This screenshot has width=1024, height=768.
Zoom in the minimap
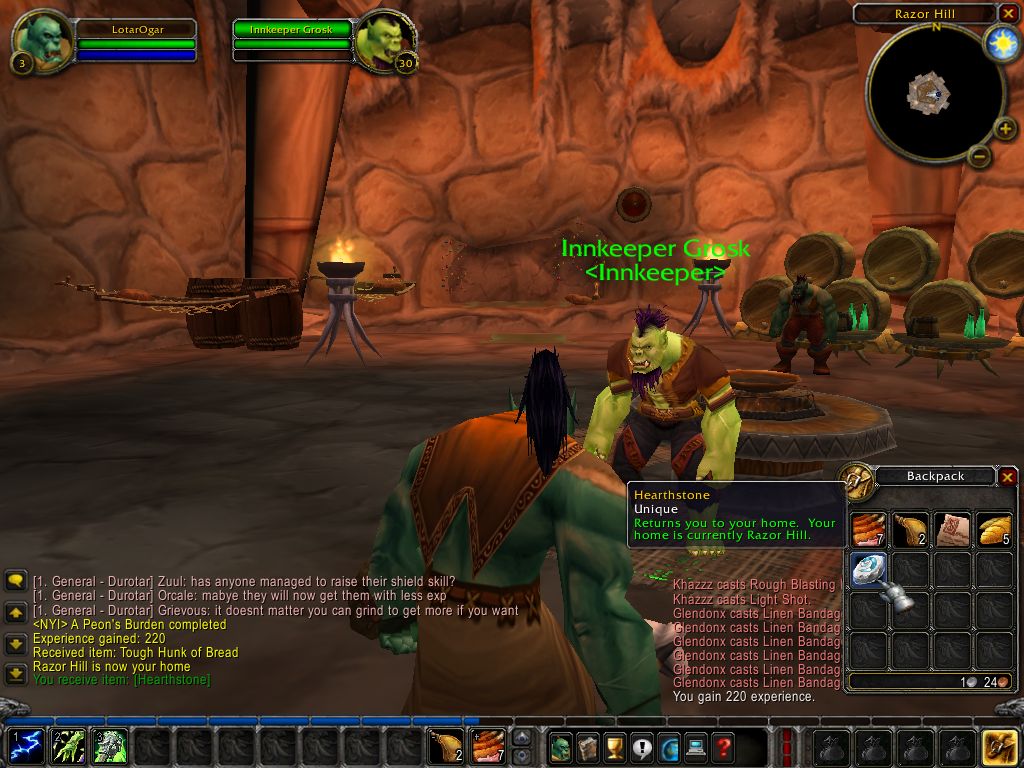(x=1005, y=129)
